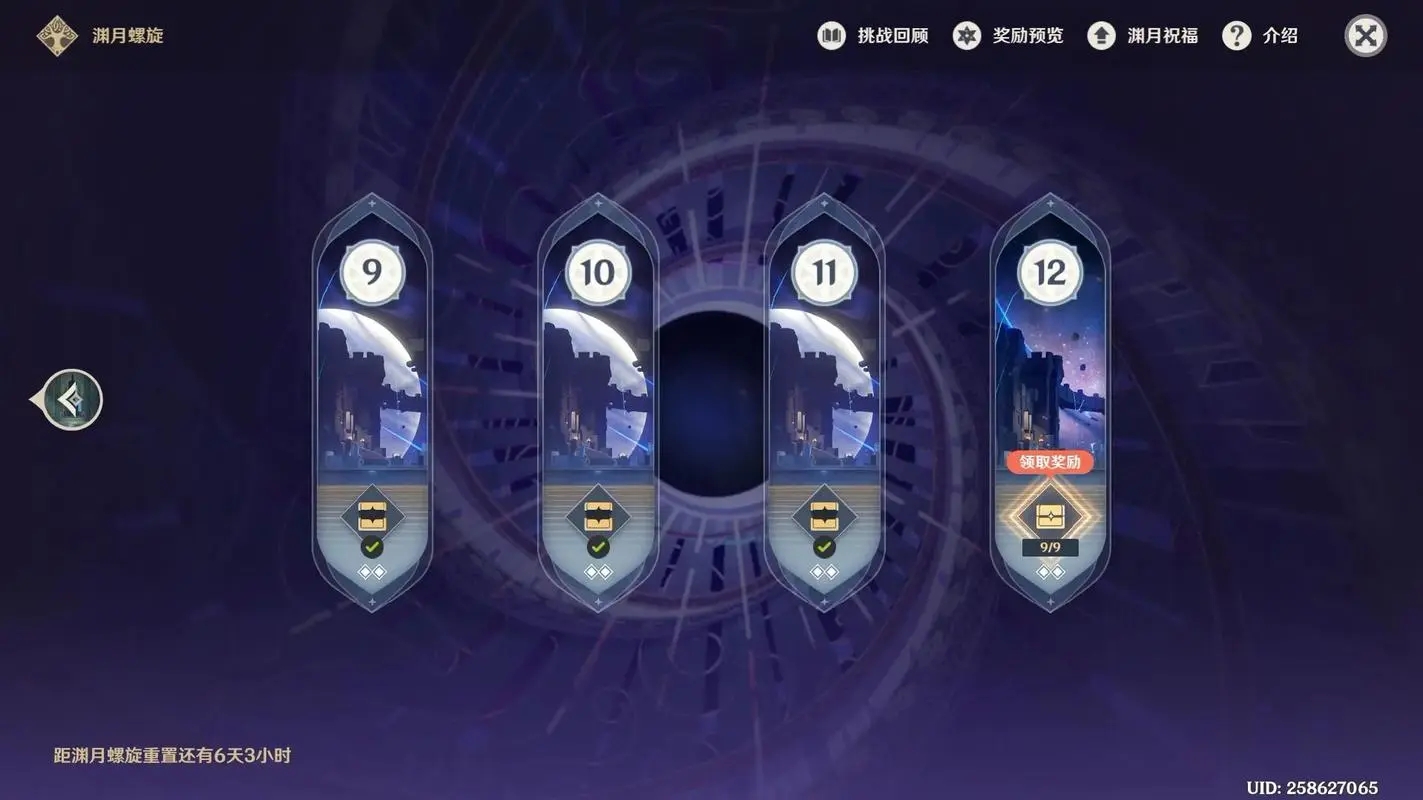Go to previous floors with left arrow
The width and height of the screenshot is (1423, 800).
click(x=72, y=400)
